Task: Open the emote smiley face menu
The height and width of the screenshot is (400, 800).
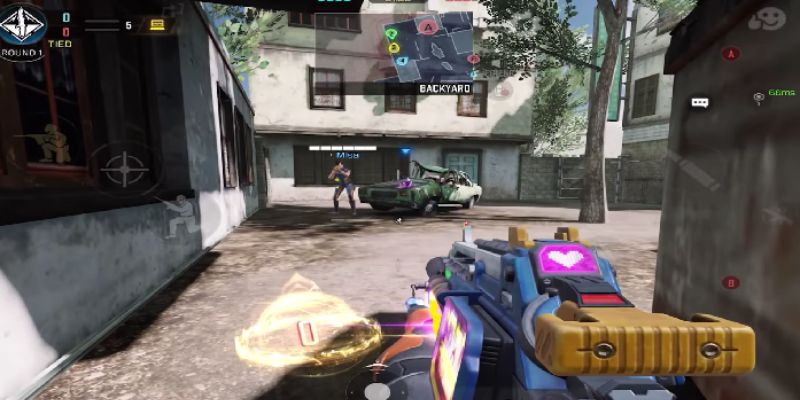Action: coord(768,19)
